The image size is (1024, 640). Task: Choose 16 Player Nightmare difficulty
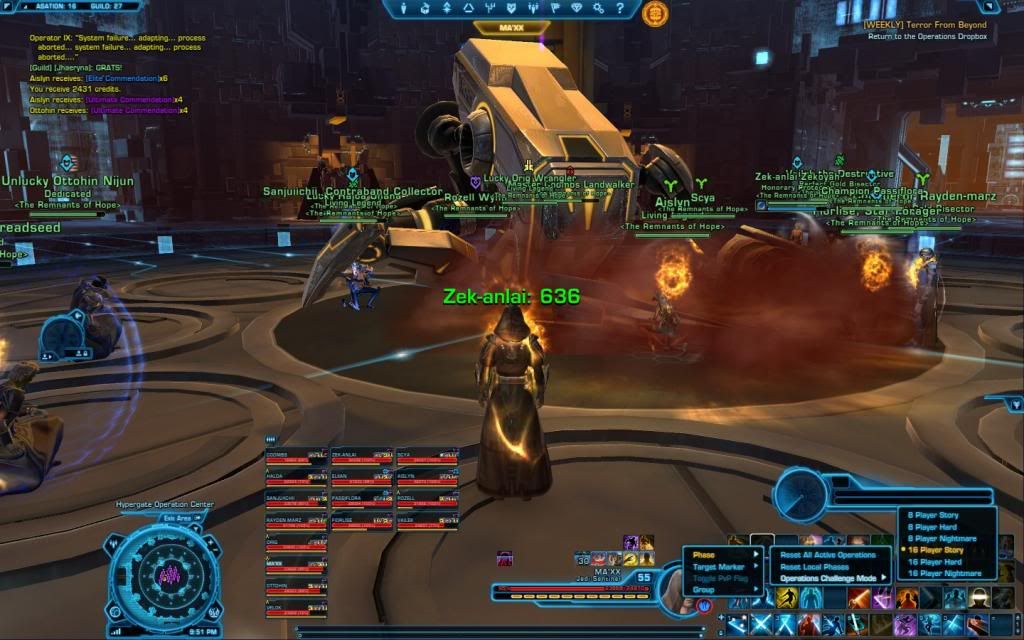(942, 574)
